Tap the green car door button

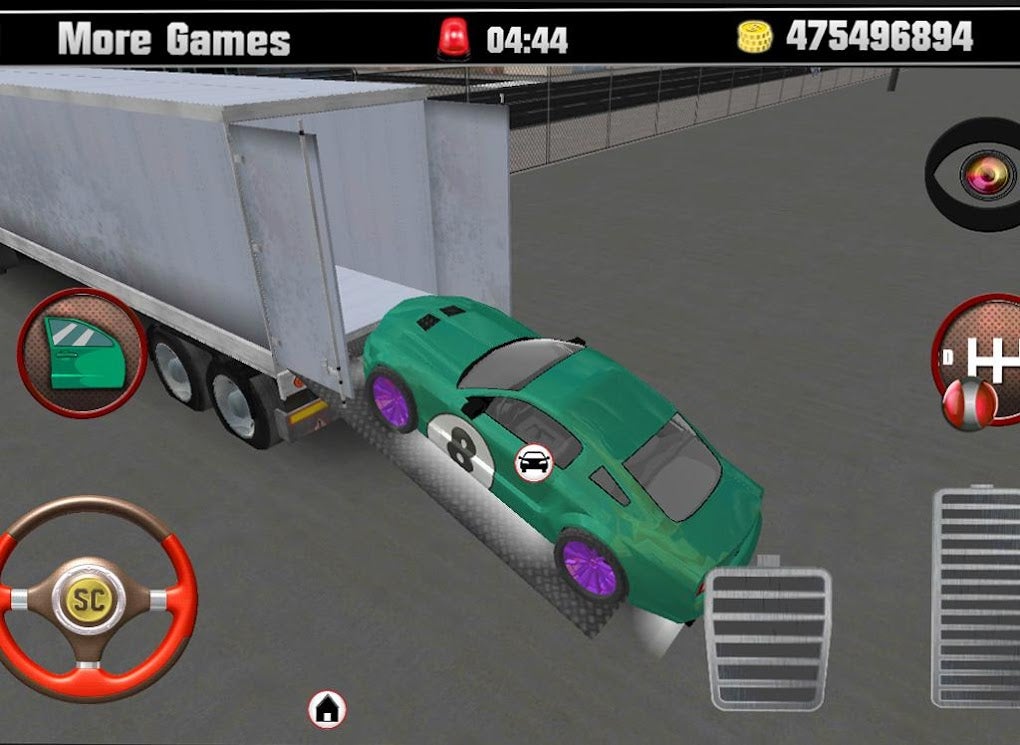pos(80,352)
